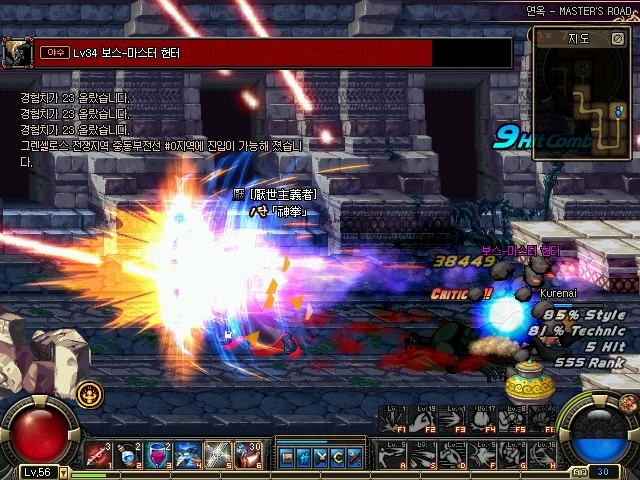Open the dropdown arrow beside Lv.56
Image resolution: width=640 pixels, height=480 pixels.
[x=63, y=473]
